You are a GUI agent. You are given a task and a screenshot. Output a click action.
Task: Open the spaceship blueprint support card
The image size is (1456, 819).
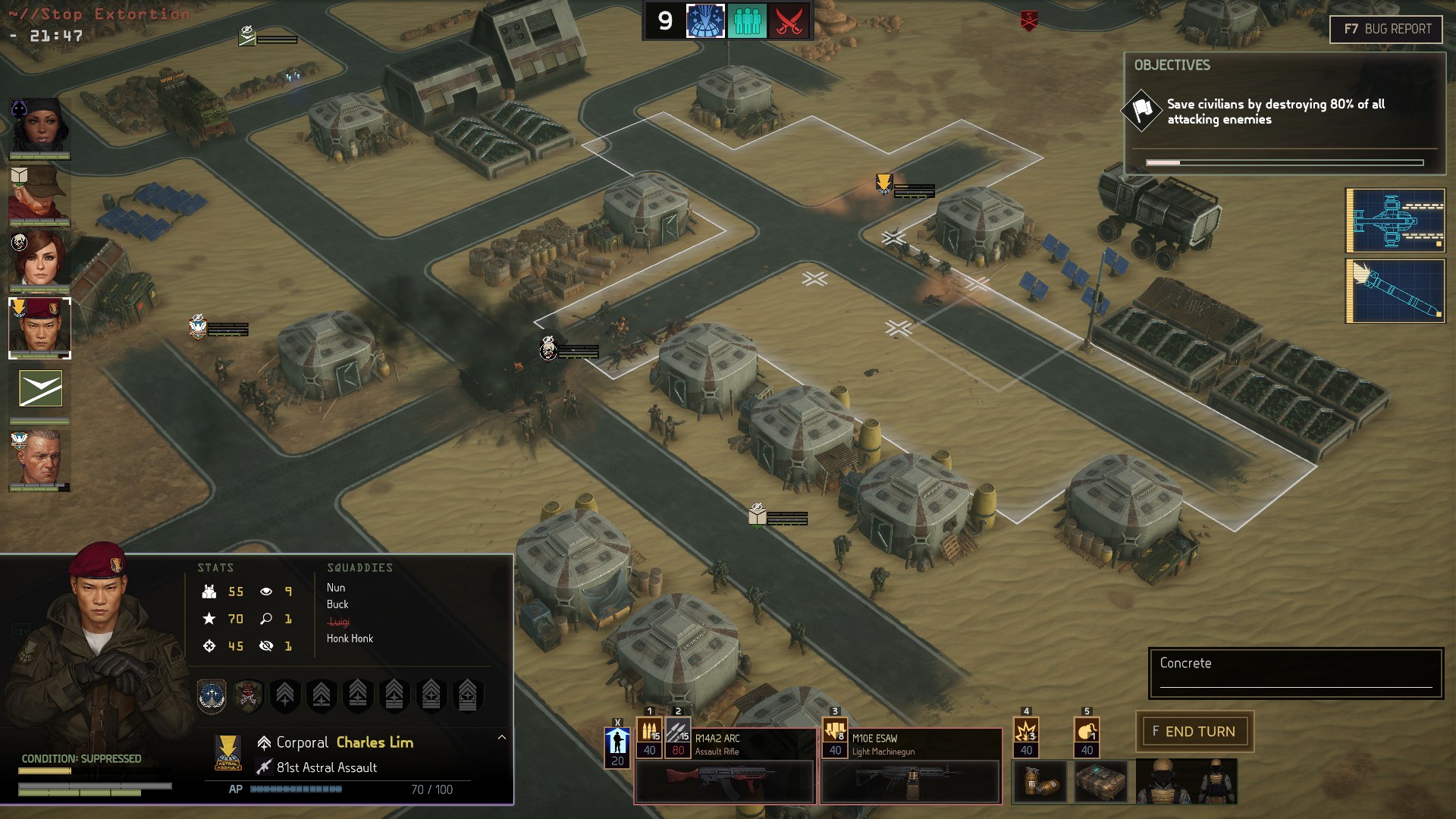[x=1395, y=220]
